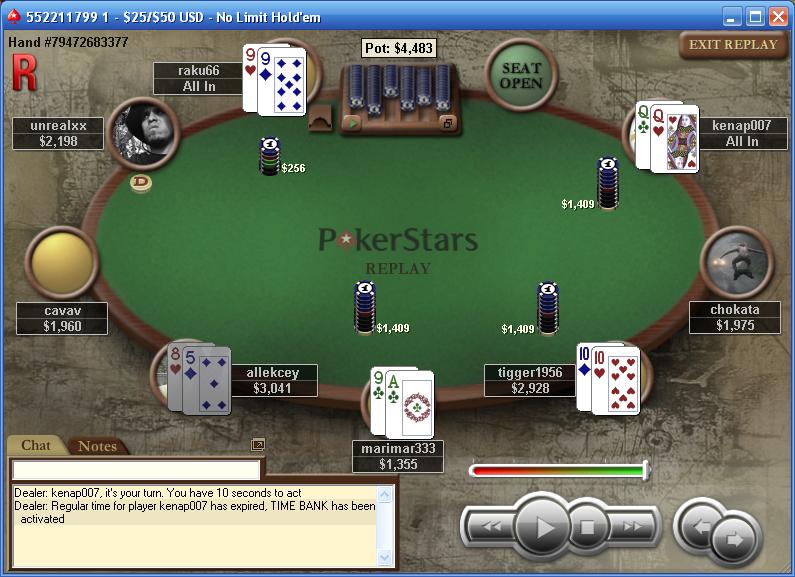Focus the chat text input field

[x=136, y=469]
